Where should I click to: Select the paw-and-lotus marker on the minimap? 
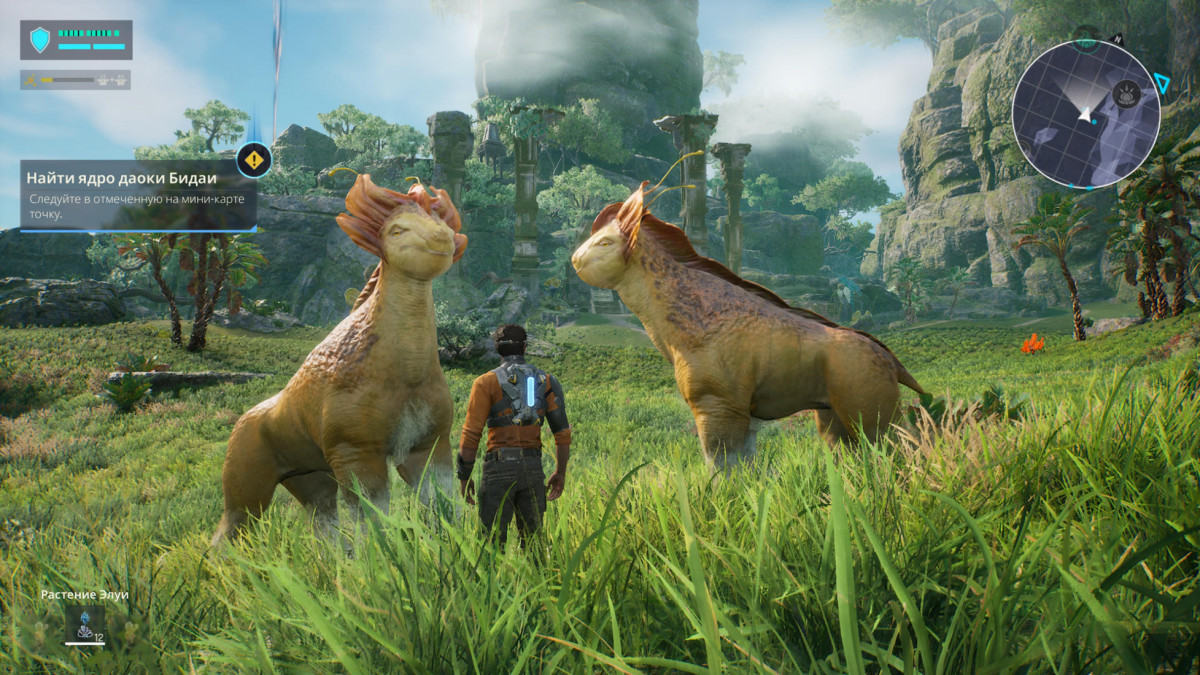click(x=1127, y=94)
